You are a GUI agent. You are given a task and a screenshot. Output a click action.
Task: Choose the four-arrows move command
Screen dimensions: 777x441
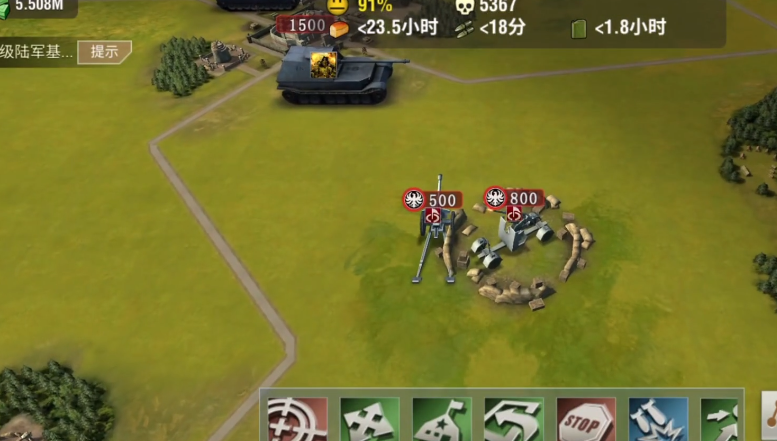(x=369, y=419)
